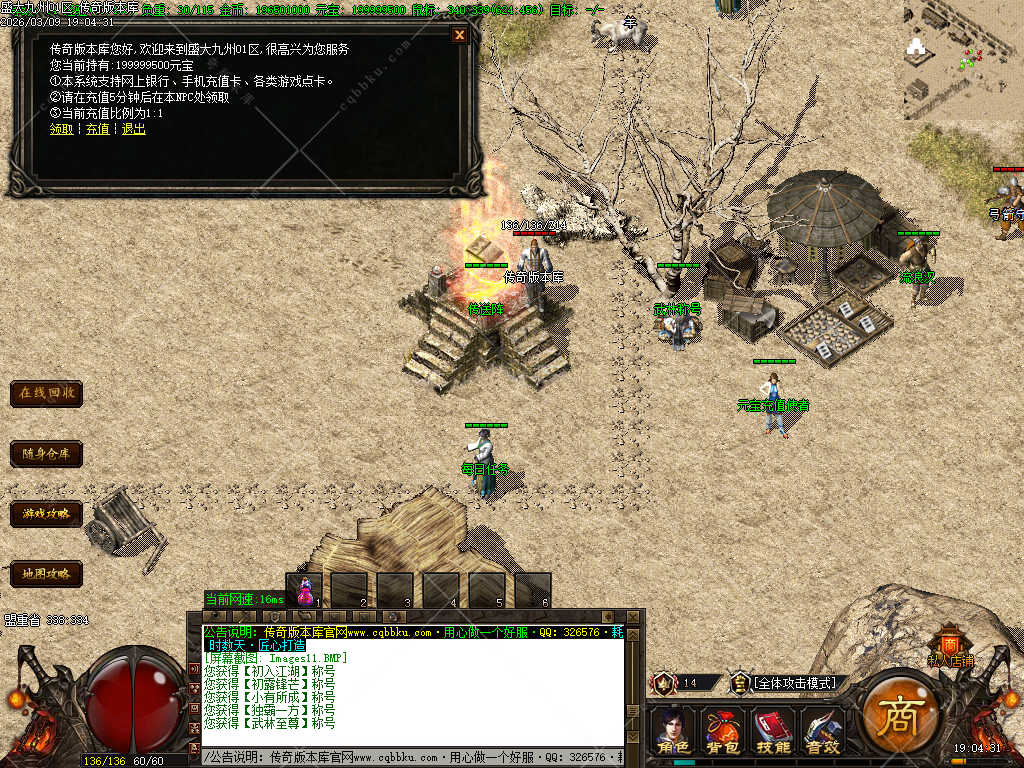
Task: Show the 游戏攻略 game guide
Action: (x=46, y=514)
